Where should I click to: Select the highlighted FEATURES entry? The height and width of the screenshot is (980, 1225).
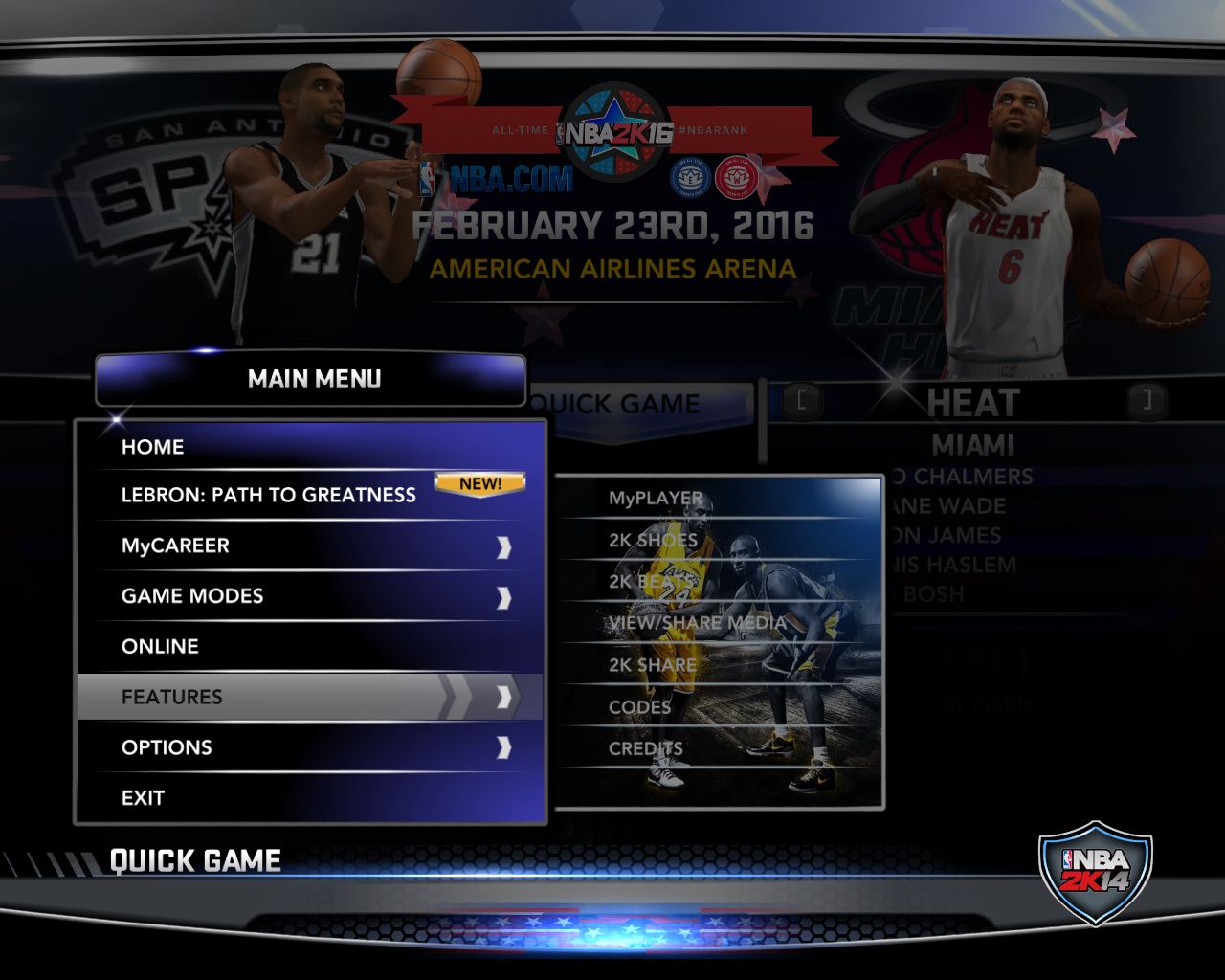click(x=172, y=697)
